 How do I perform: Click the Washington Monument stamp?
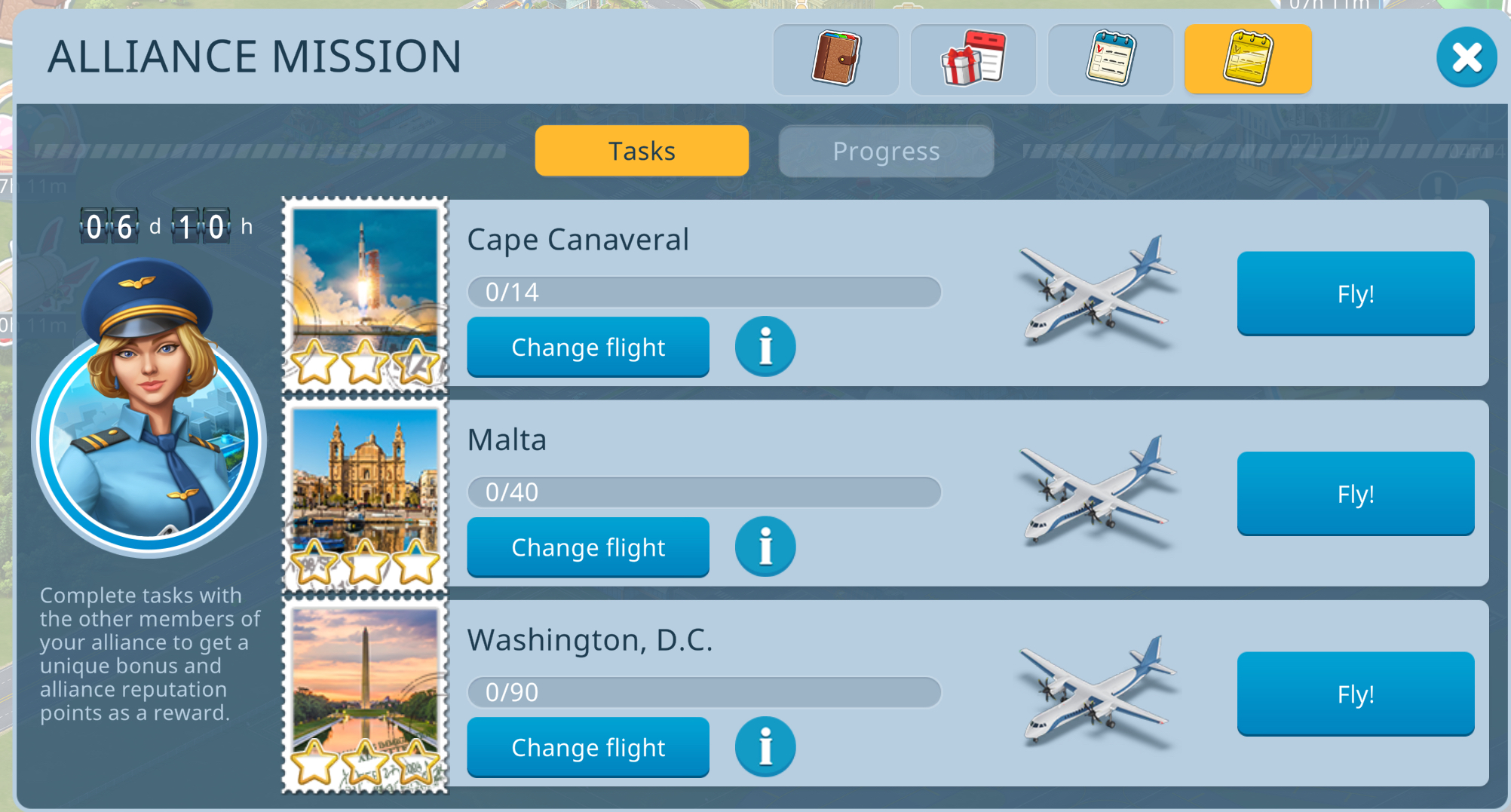coord(365,695)
